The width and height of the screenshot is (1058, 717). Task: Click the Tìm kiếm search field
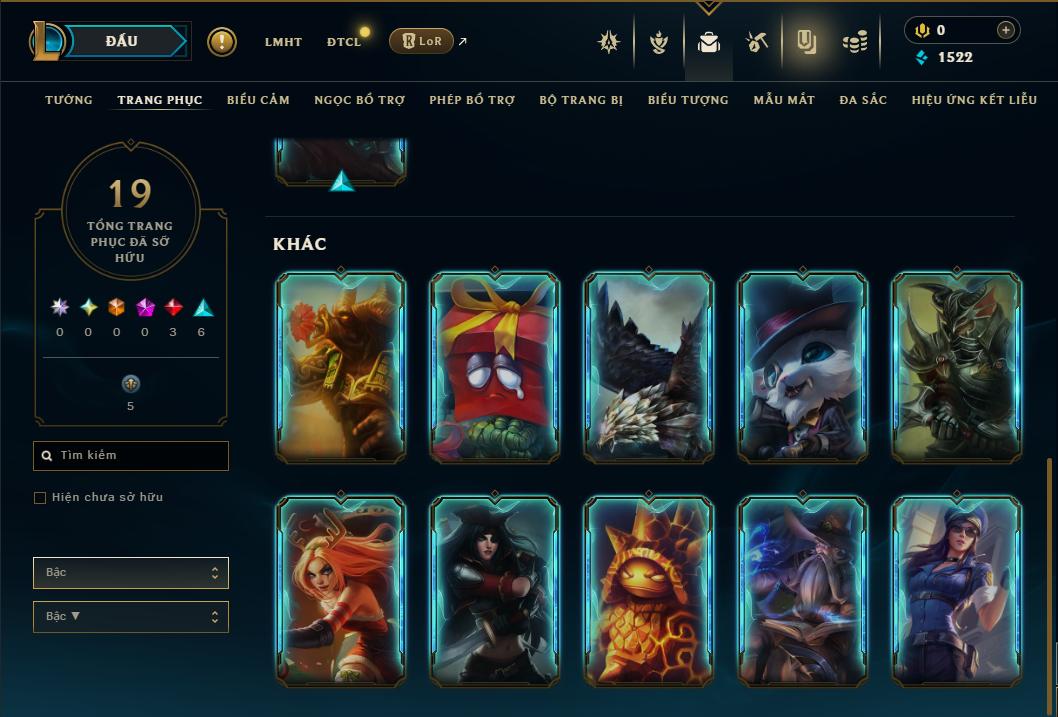click(131, 456)
